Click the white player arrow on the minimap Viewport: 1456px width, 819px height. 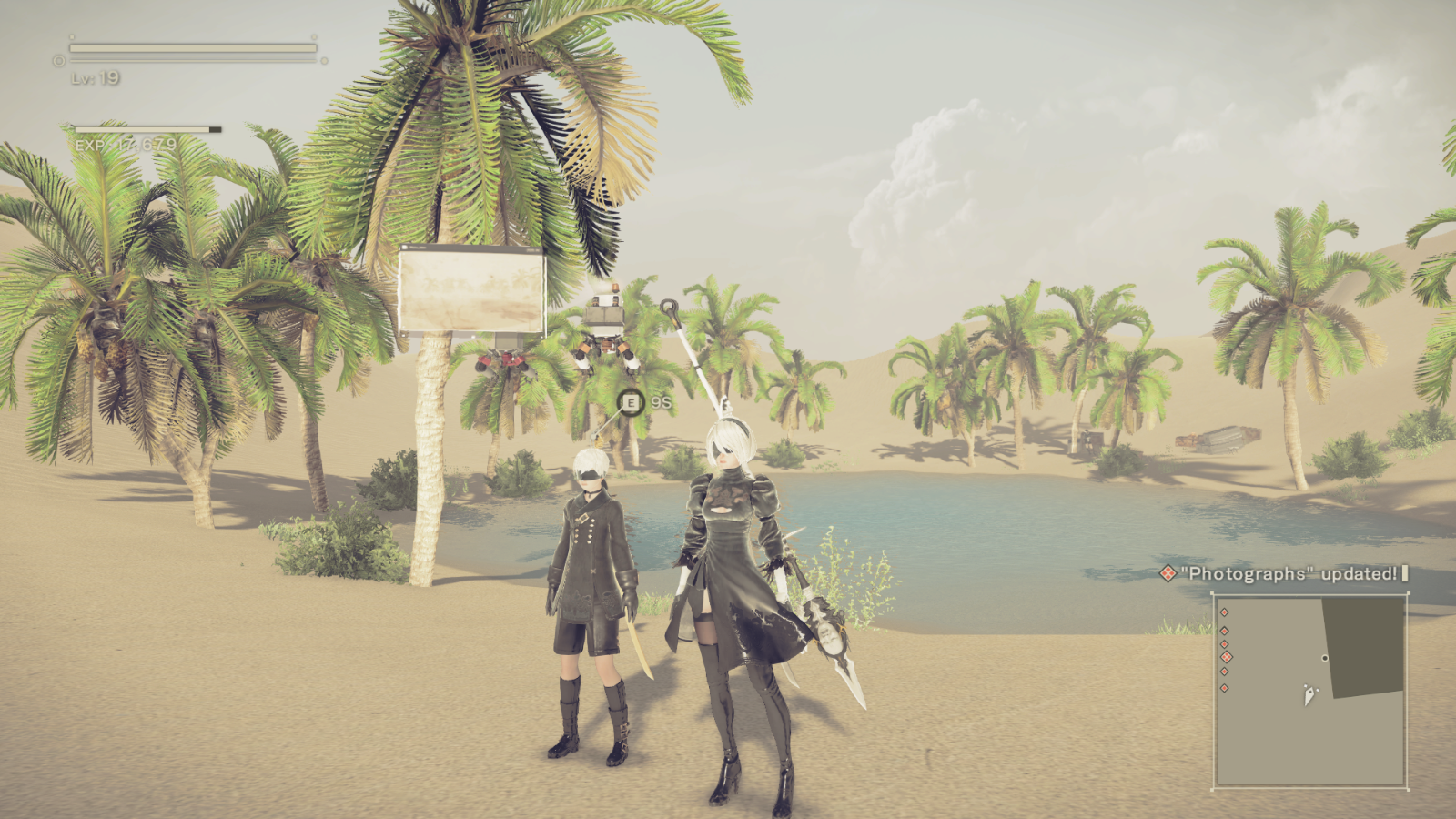1310,693
